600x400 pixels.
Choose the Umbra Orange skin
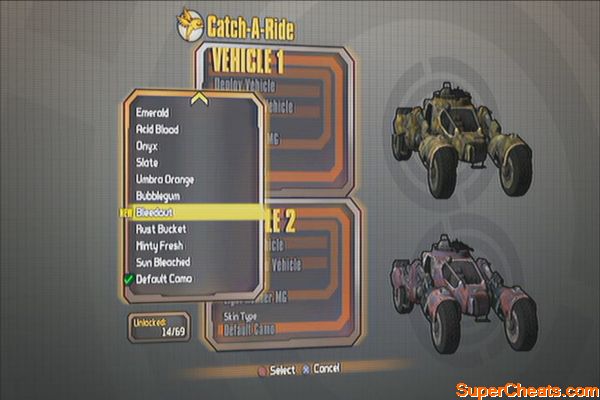(x=166, y=179)
